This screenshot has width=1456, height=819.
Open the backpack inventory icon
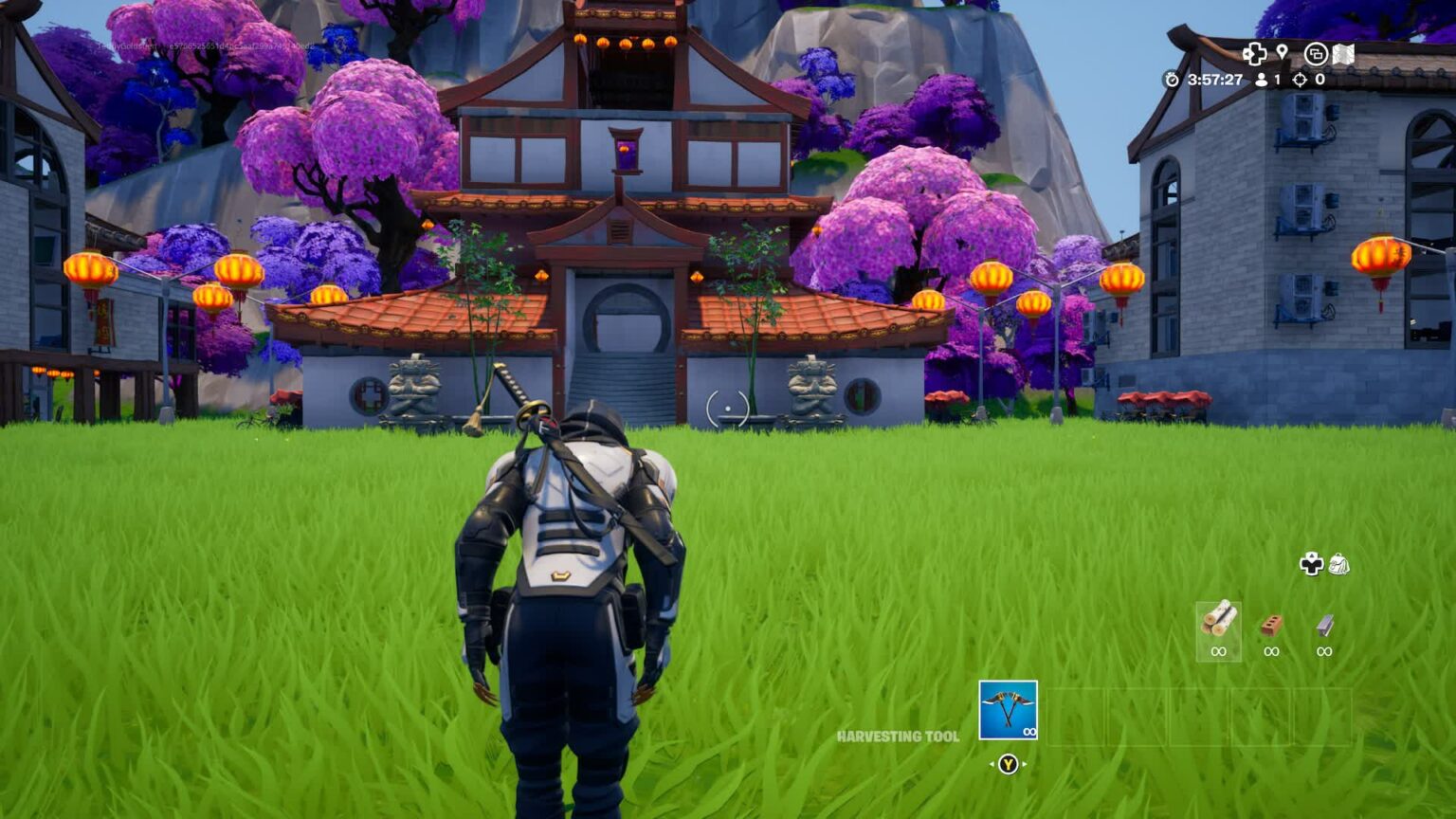[x=1339, y=565]
